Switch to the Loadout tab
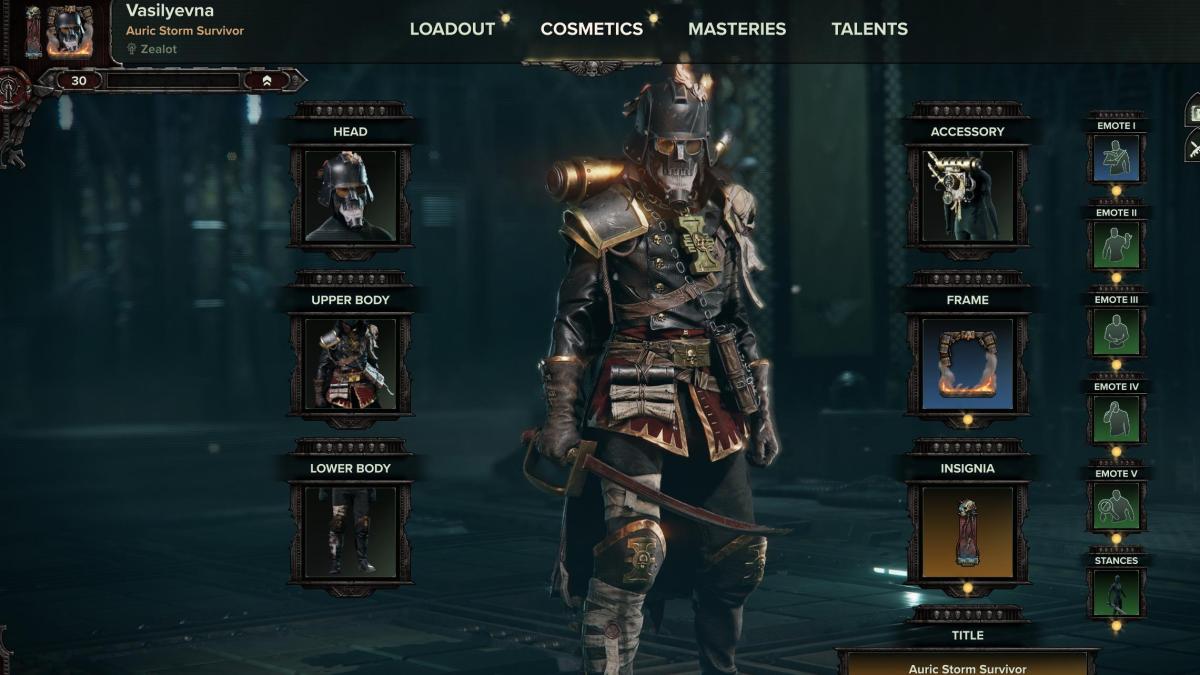Viewport: 1200px width, 675px height. (452, 29)
